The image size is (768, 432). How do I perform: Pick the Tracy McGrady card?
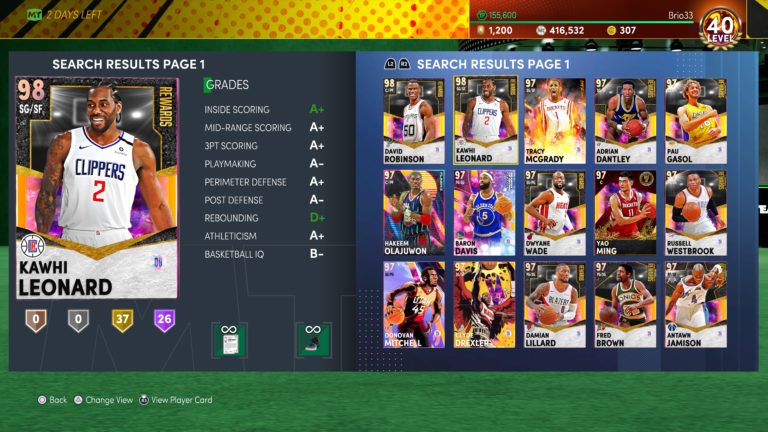pos(555,120)
